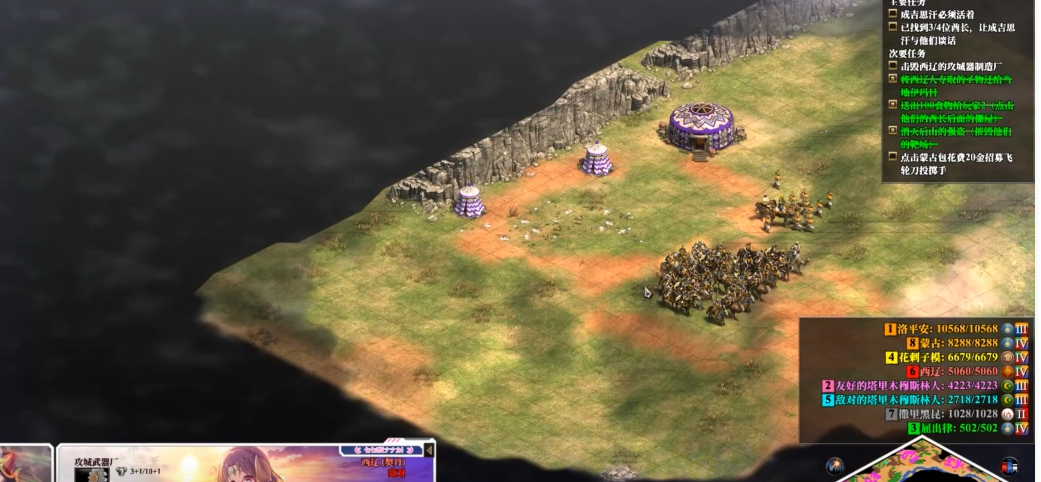Toggle the 击毁西辽的攻城器制造厂 objective checkbox
The width and height of the screenshot is (1041, 482).
pyautogui.click(x=893, y=66)
